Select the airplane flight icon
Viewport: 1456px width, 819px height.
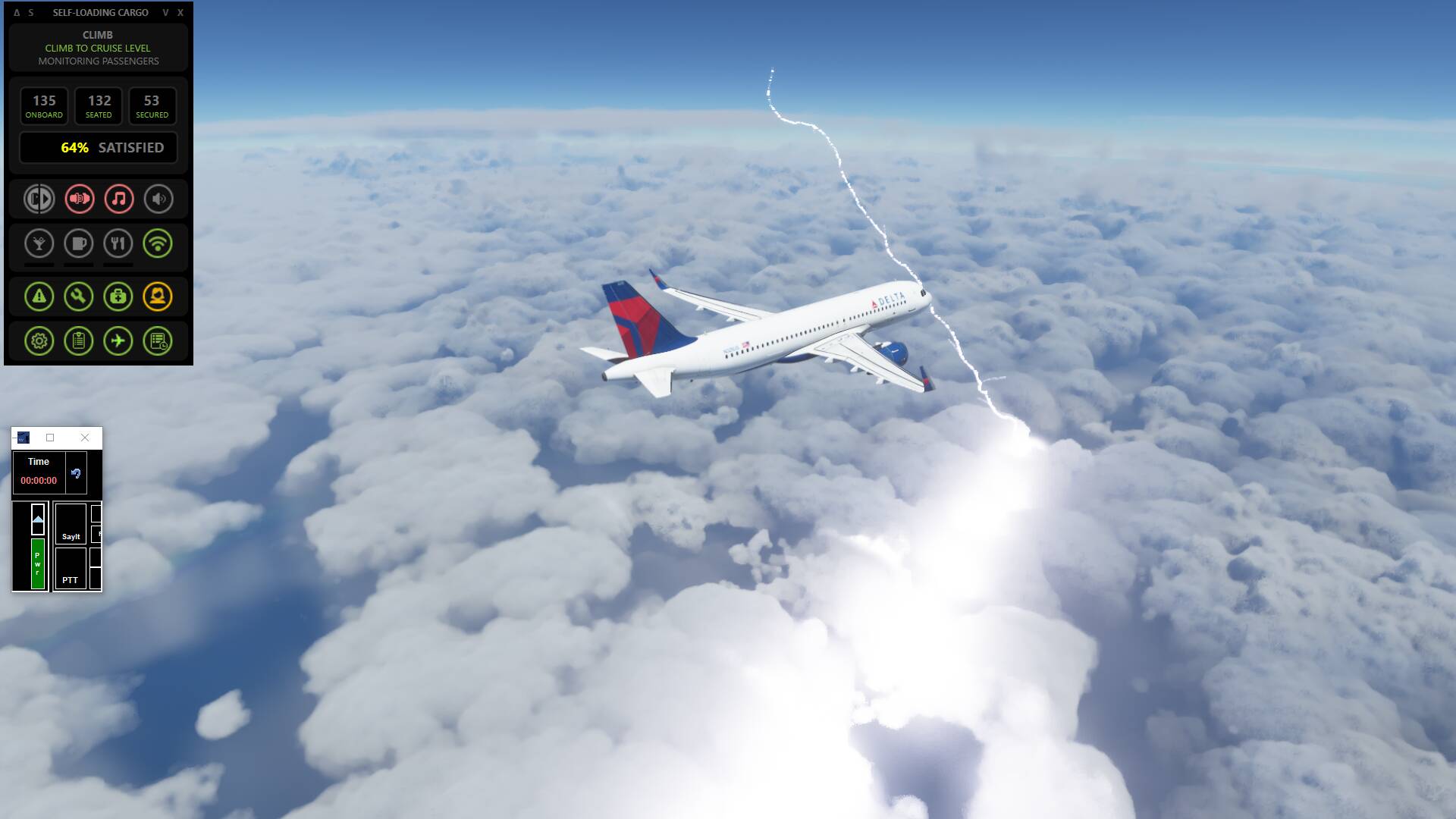(x=118, y=341)
